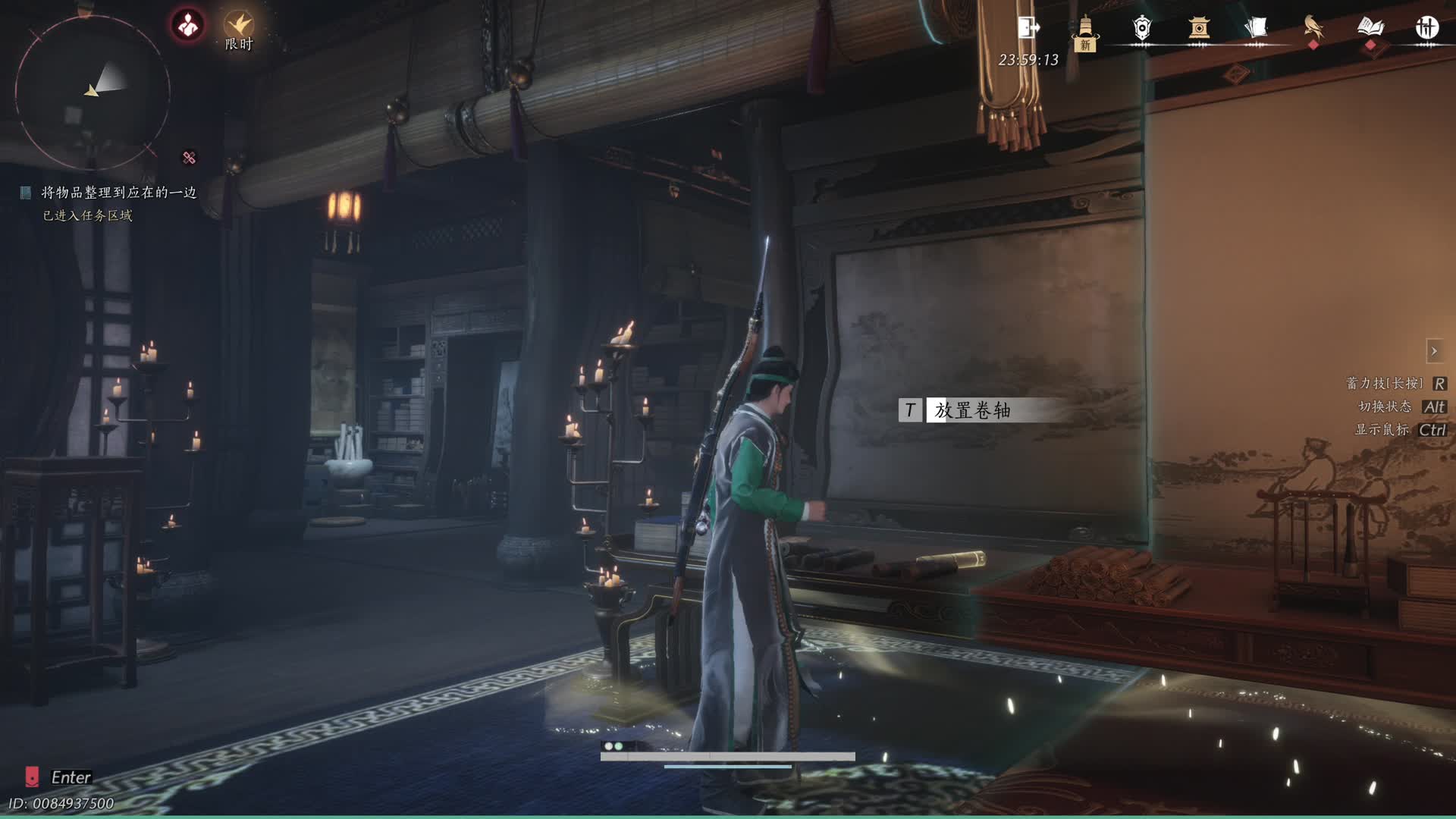Image resolution: width=1456 pixels, height=819 pixels.
Task: Open the 限时 limited-time event icon
Action: [x=238, y=30]
